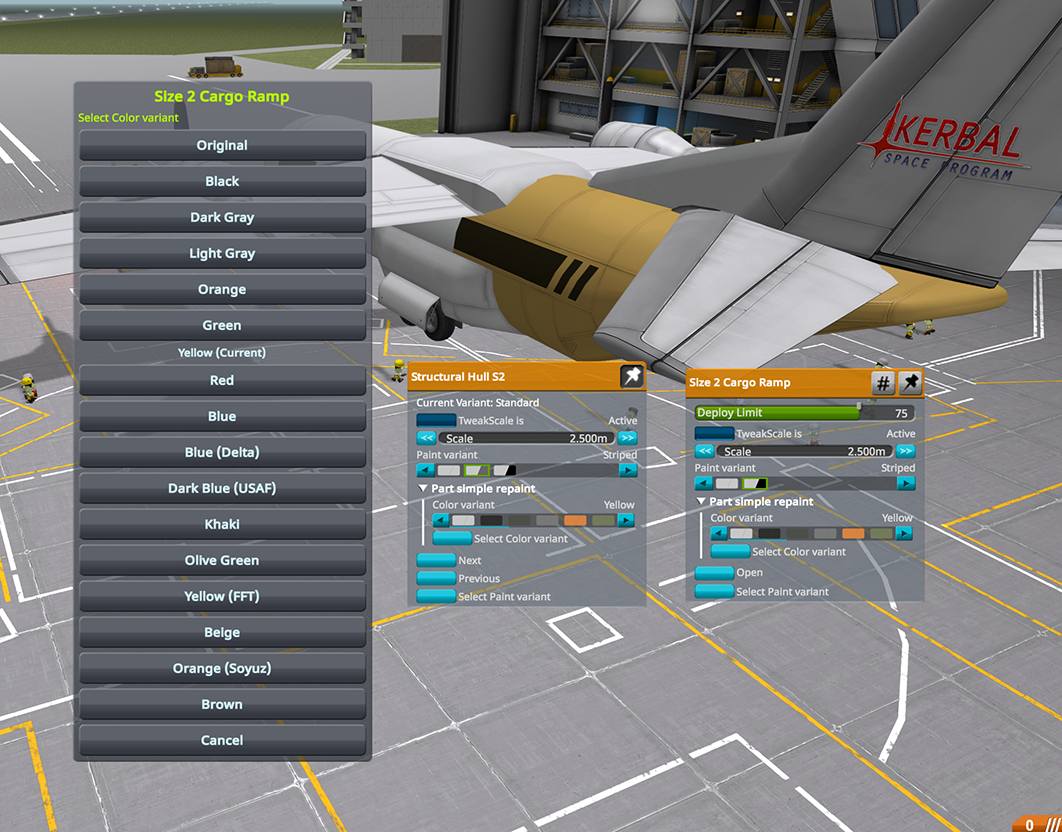Select the Red color variant
This screenshot has width=1062, height=832.
[x=222, y=380]
